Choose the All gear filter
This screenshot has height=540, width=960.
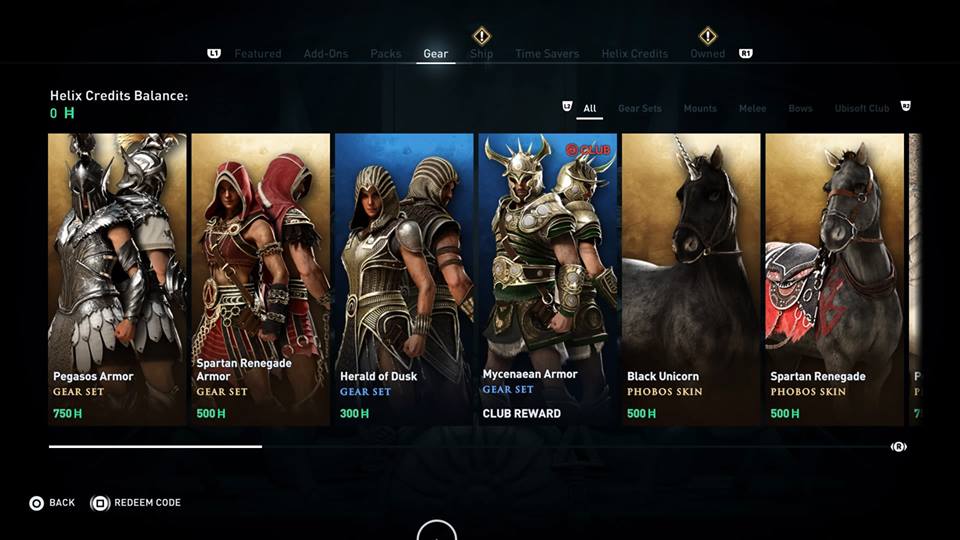pos(590,109)
